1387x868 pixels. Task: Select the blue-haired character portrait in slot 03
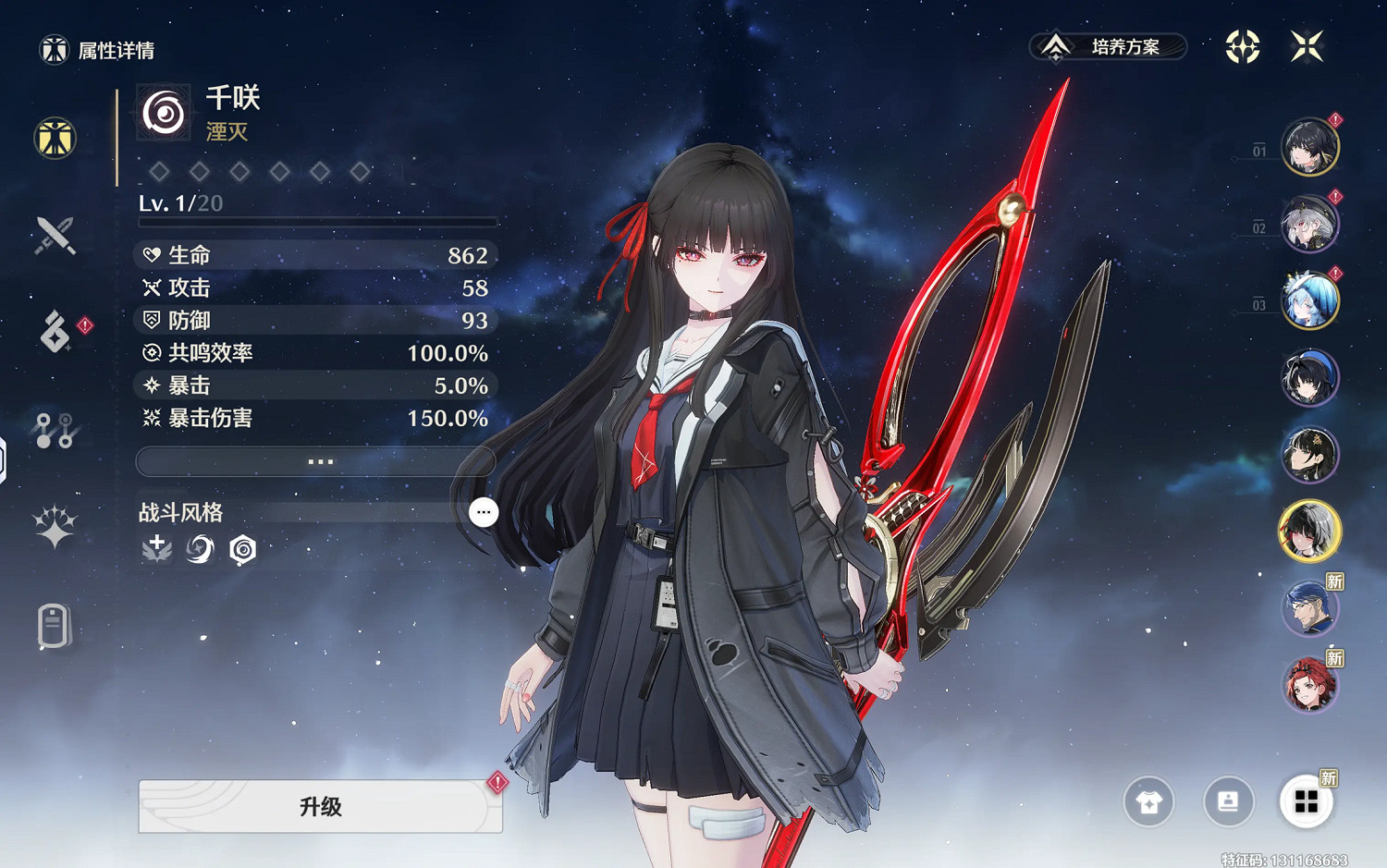click(1309, 300)
